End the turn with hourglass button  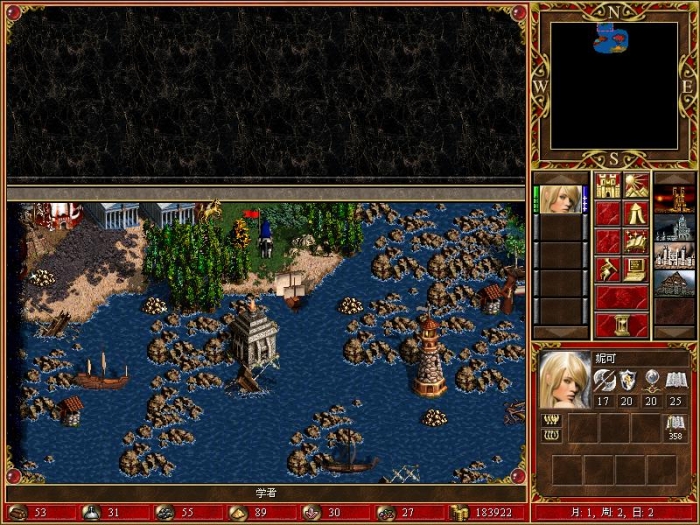(622, 325)
